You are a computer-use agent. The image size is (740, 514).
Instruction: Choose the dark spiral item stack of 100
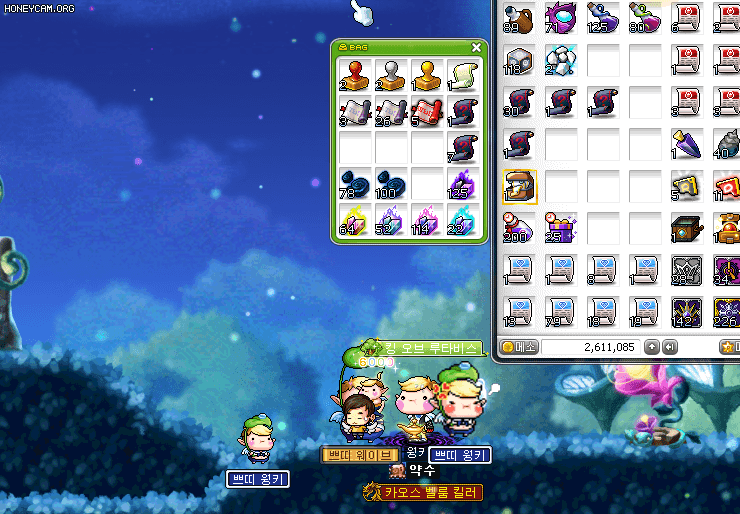pyautogui.click(x=391, y=184)
